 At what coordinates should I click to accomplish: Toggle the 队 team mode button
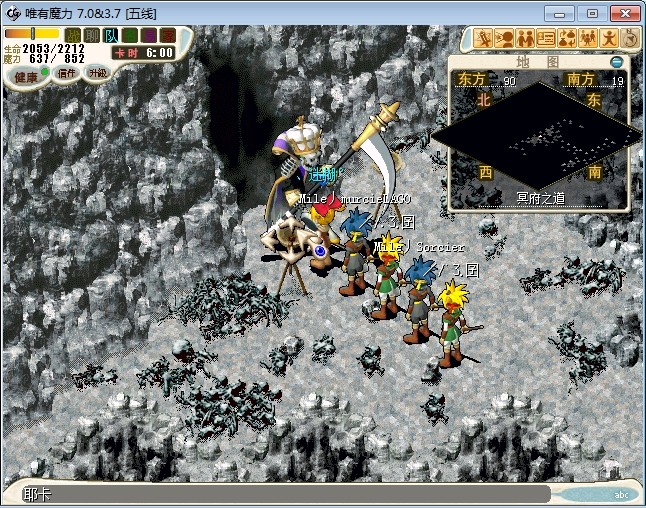(x=110, y=36)
